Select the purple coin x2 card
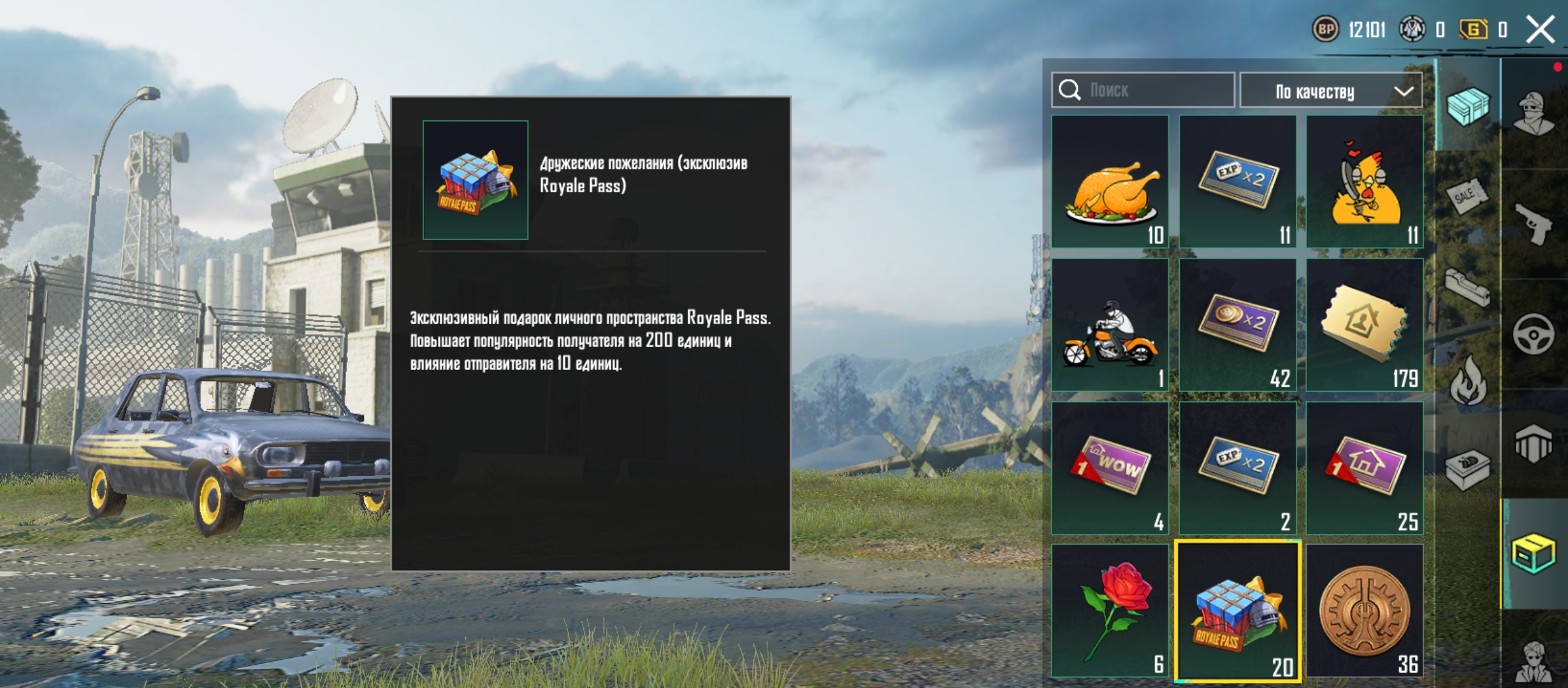 coord(1237,325)
